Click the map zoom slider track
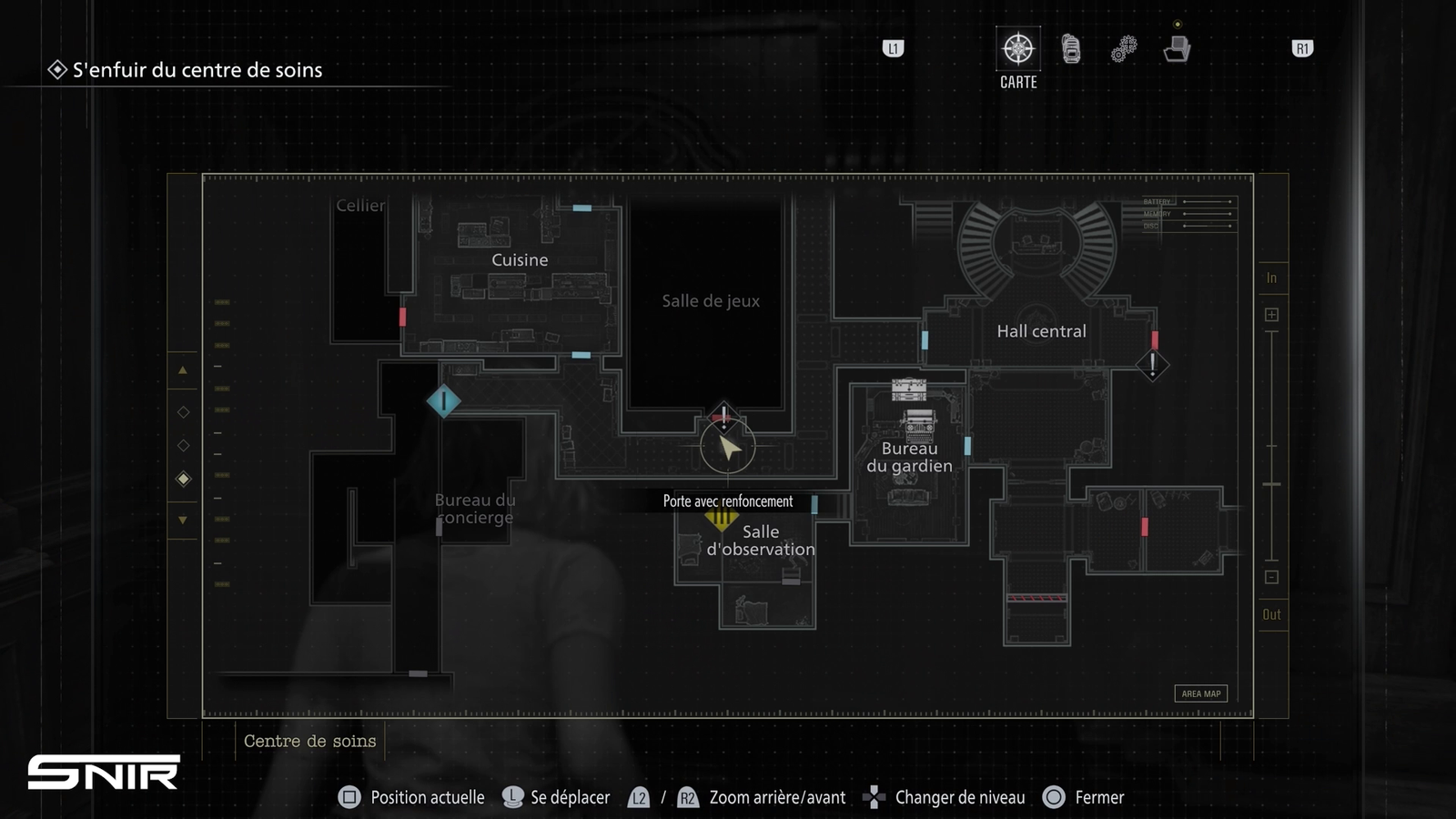The height and width of the screenshot is (819, 1456). click(x=1271, y=446)
